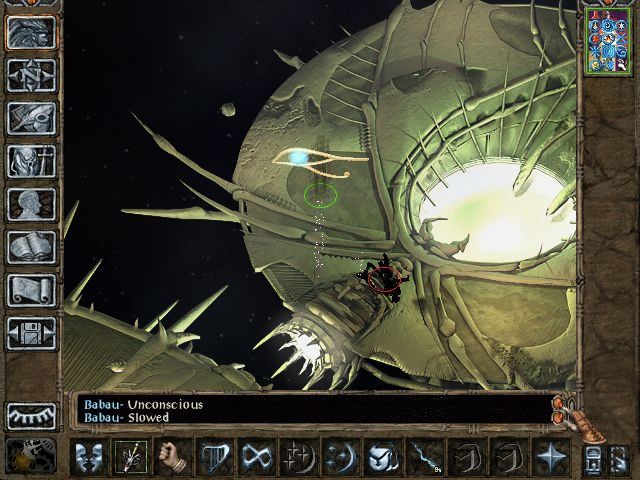
Task: Open game options with the floppy disk button
Action: [x=31, y=333]
